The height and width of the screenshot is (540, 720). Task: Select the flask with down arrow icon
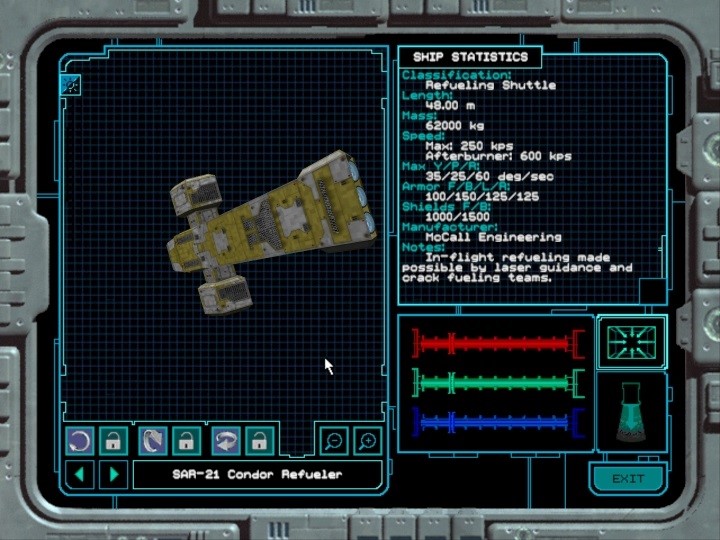tap(631, 413)
